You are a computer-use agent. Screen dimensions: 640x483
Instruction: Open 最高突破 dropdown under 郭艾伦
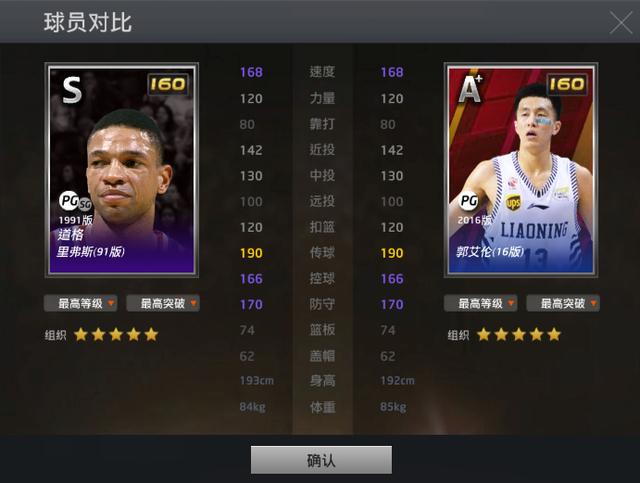point(563,303)
